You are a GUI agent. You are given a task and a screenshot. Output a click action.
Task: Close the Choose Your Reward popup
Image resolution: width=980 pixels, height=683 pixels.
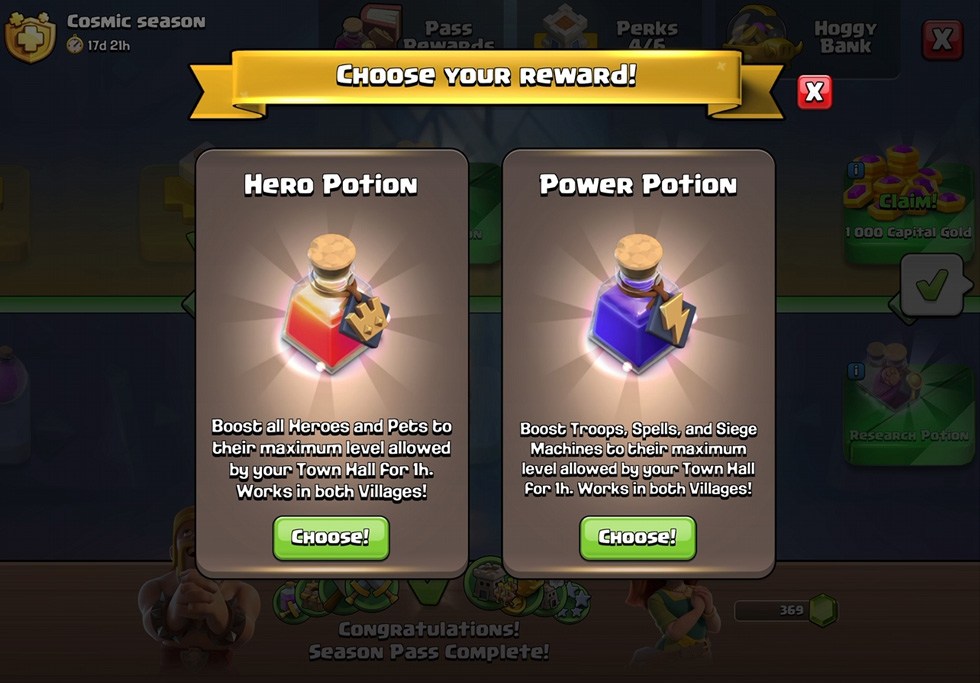coord(814,92)
